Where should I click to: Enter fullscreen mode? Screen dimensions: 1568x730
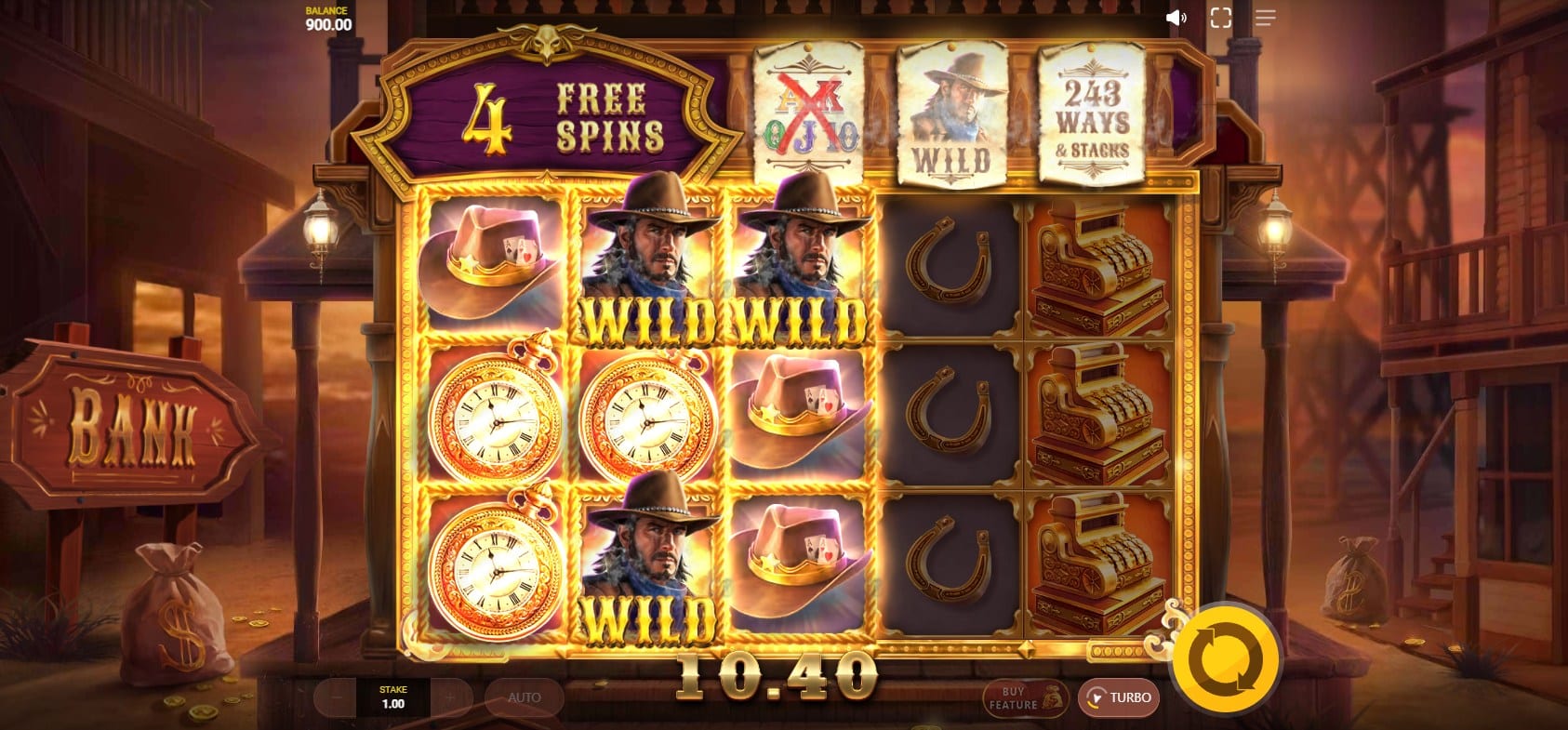tap(1220, 18)
